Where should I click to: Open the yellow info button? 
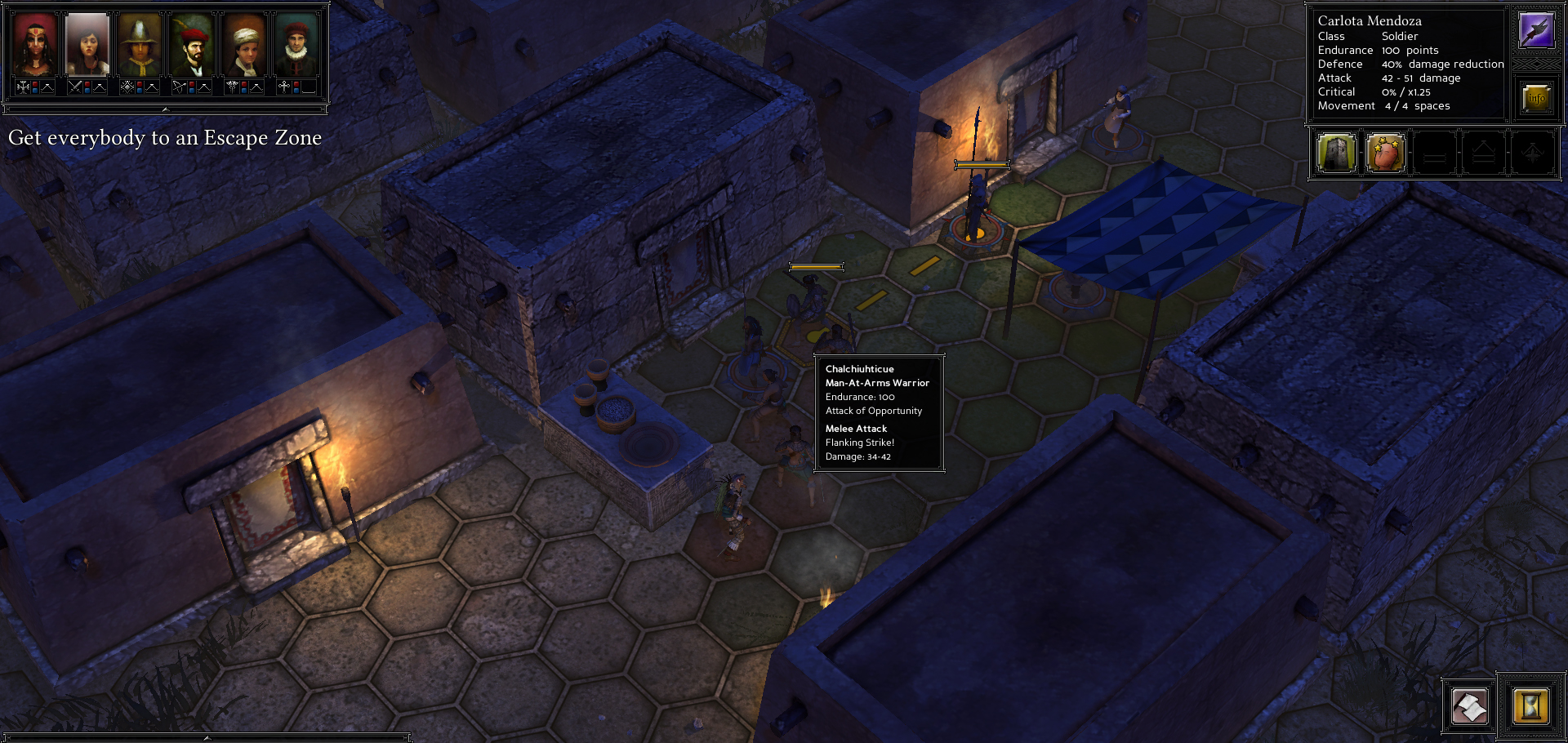(1536, 98)
